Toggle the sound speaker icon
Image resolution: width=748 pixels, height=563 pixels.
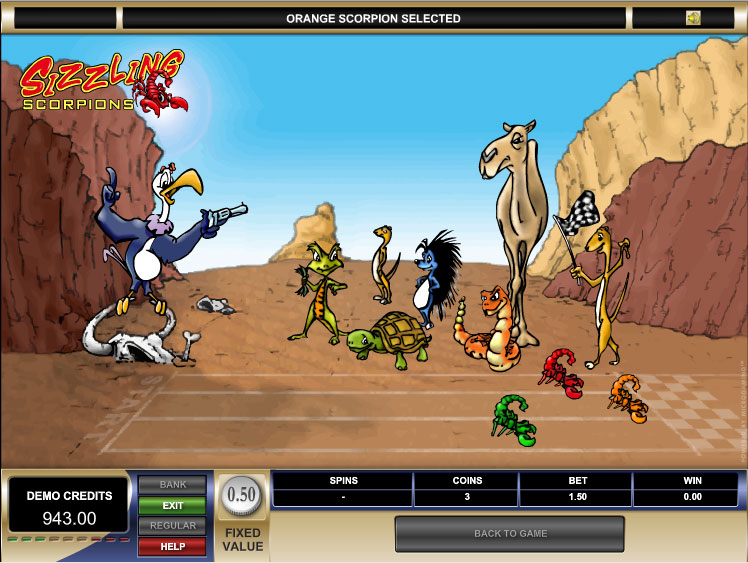pos(693,18)
